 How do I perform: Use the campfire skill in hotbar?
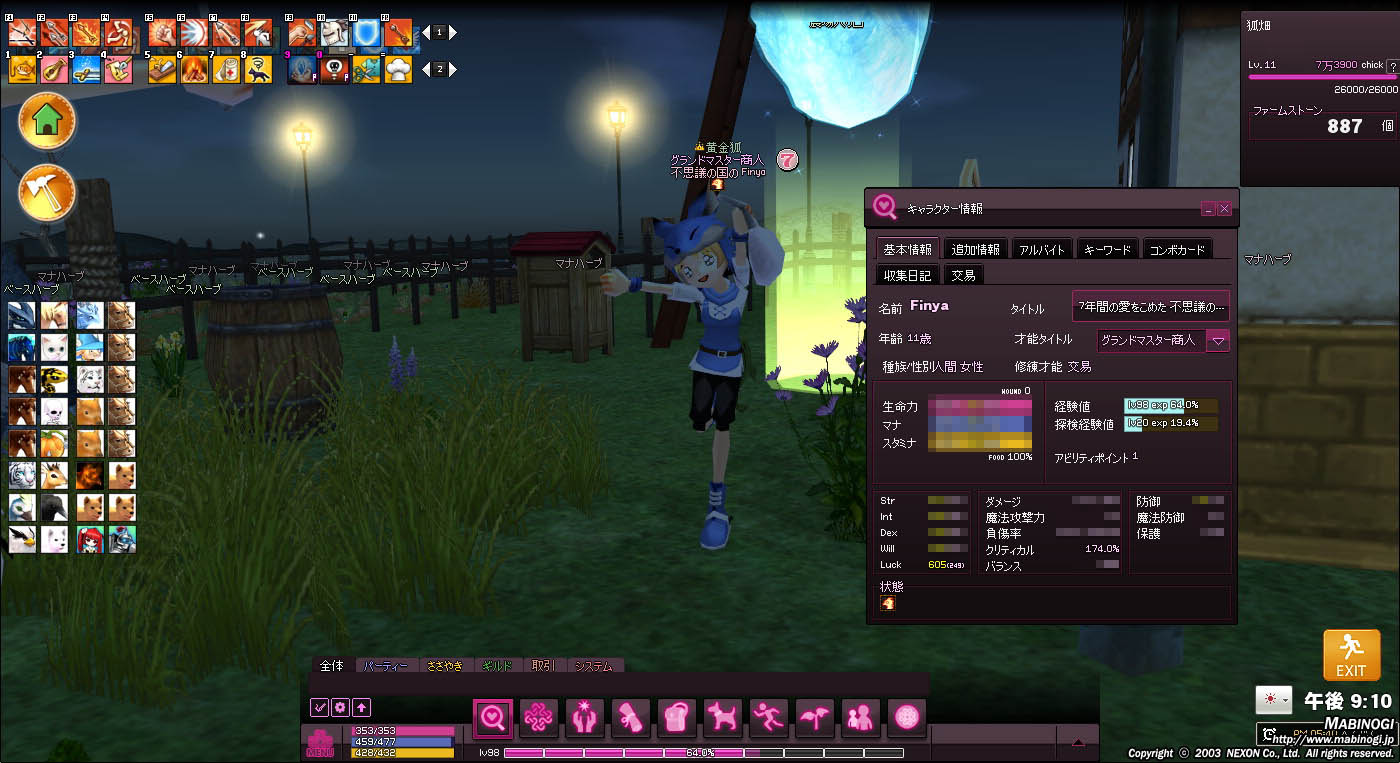click(x=194, y=69)
